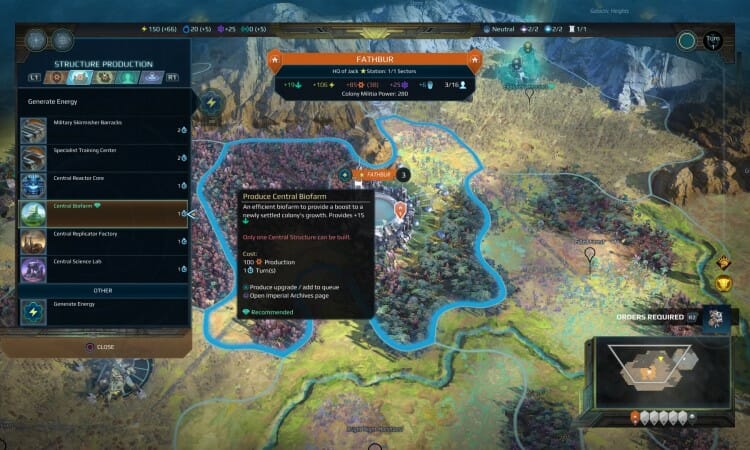Queue the Central Biofarm structure
The width and height of the screenshot is (750, 450).
pos(100,213)
